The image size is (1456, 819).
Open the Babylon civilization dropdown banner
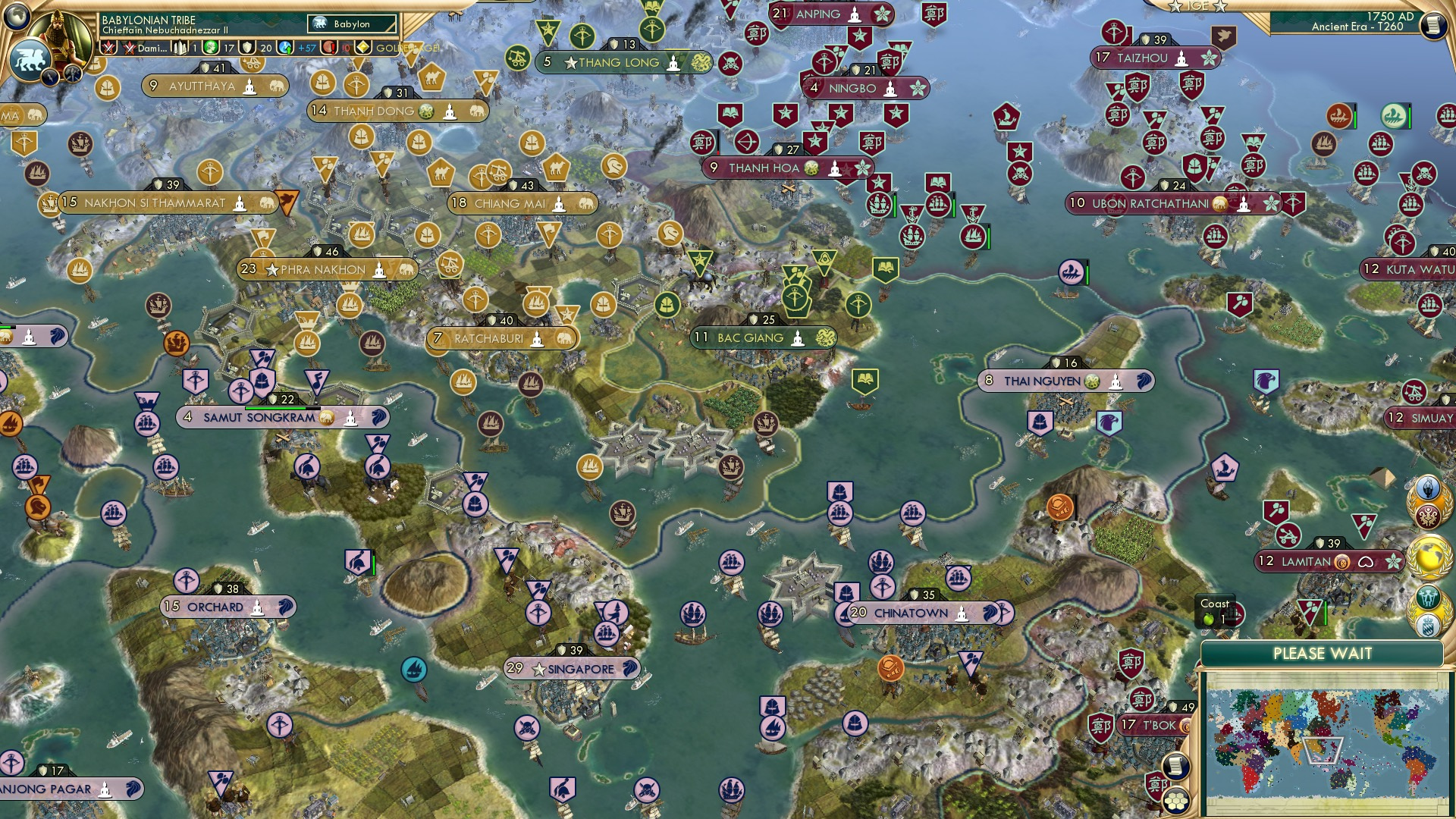click(x=351, y=24)
